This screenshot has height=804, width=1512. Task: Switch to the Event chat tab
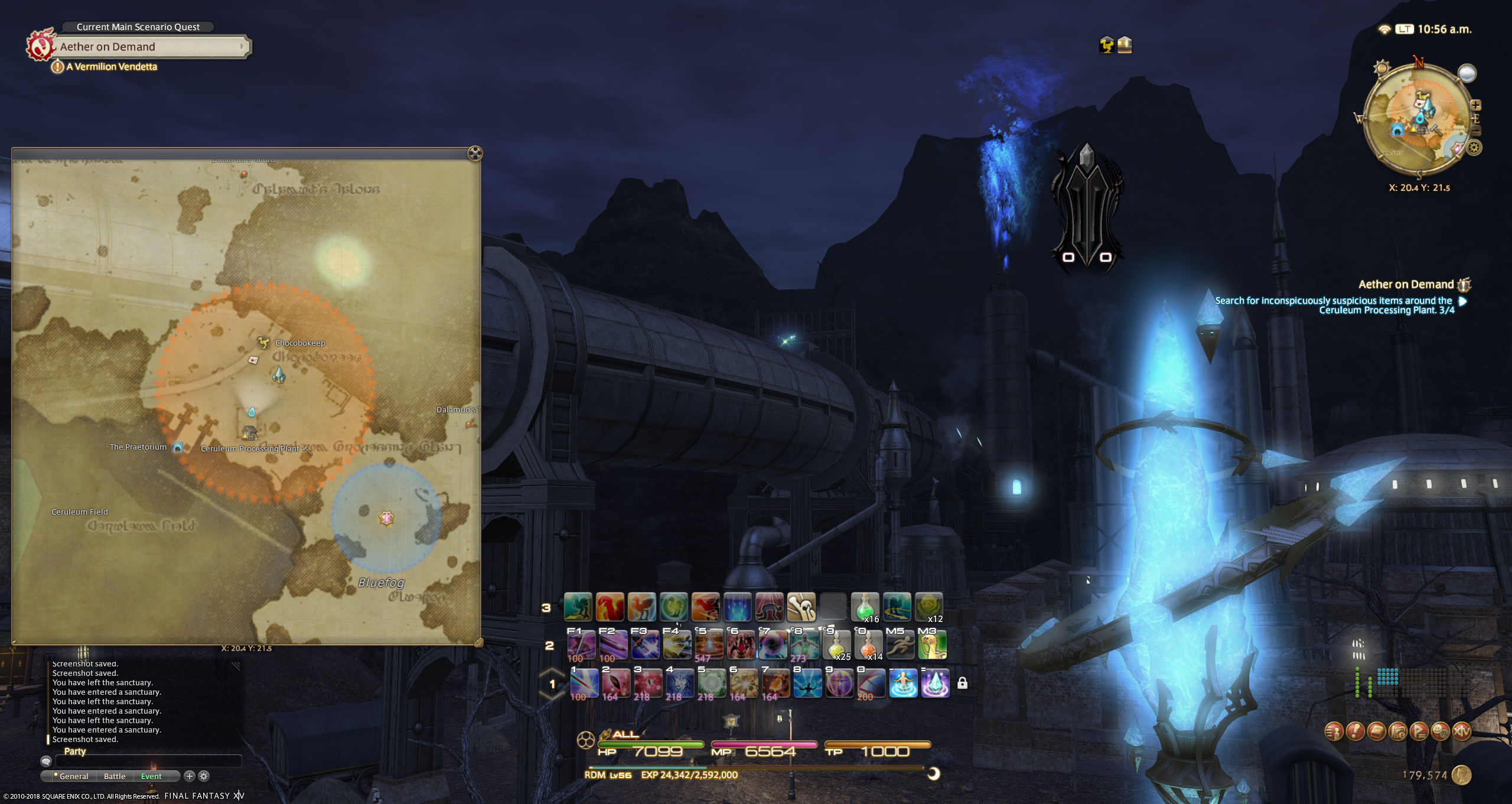click(151, 776)
